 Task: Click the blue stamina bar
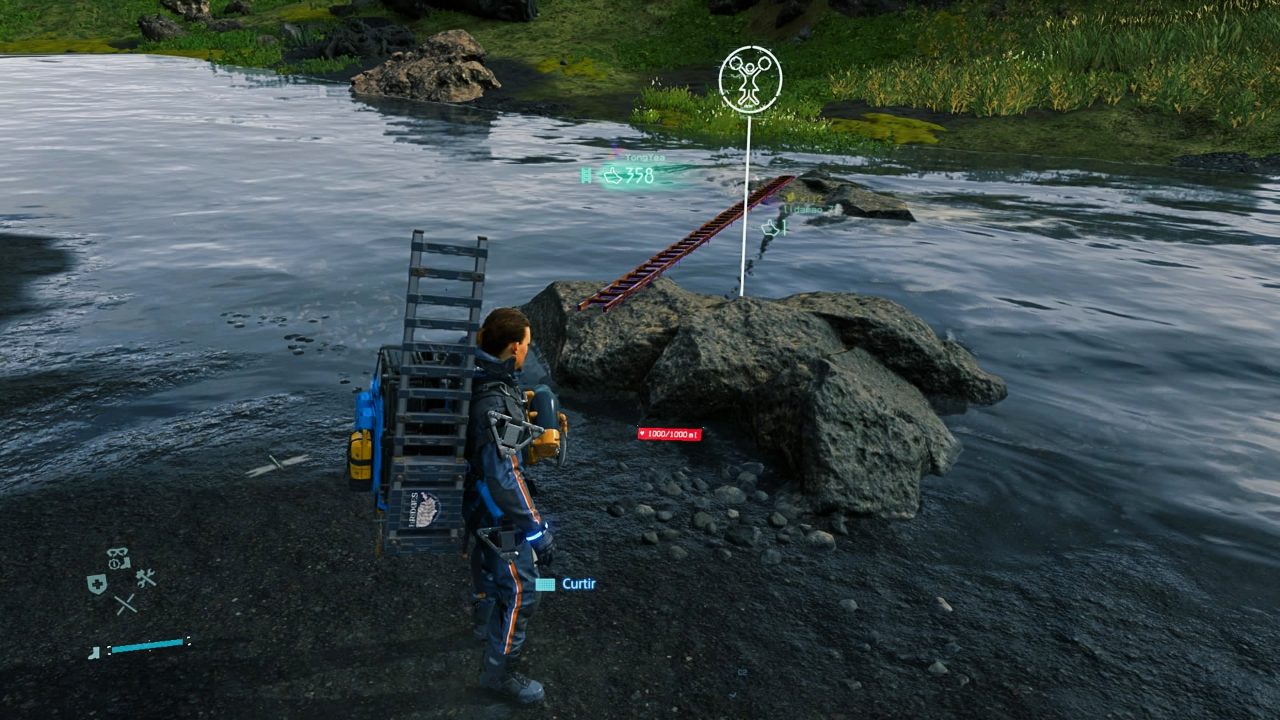pos(150,645)
